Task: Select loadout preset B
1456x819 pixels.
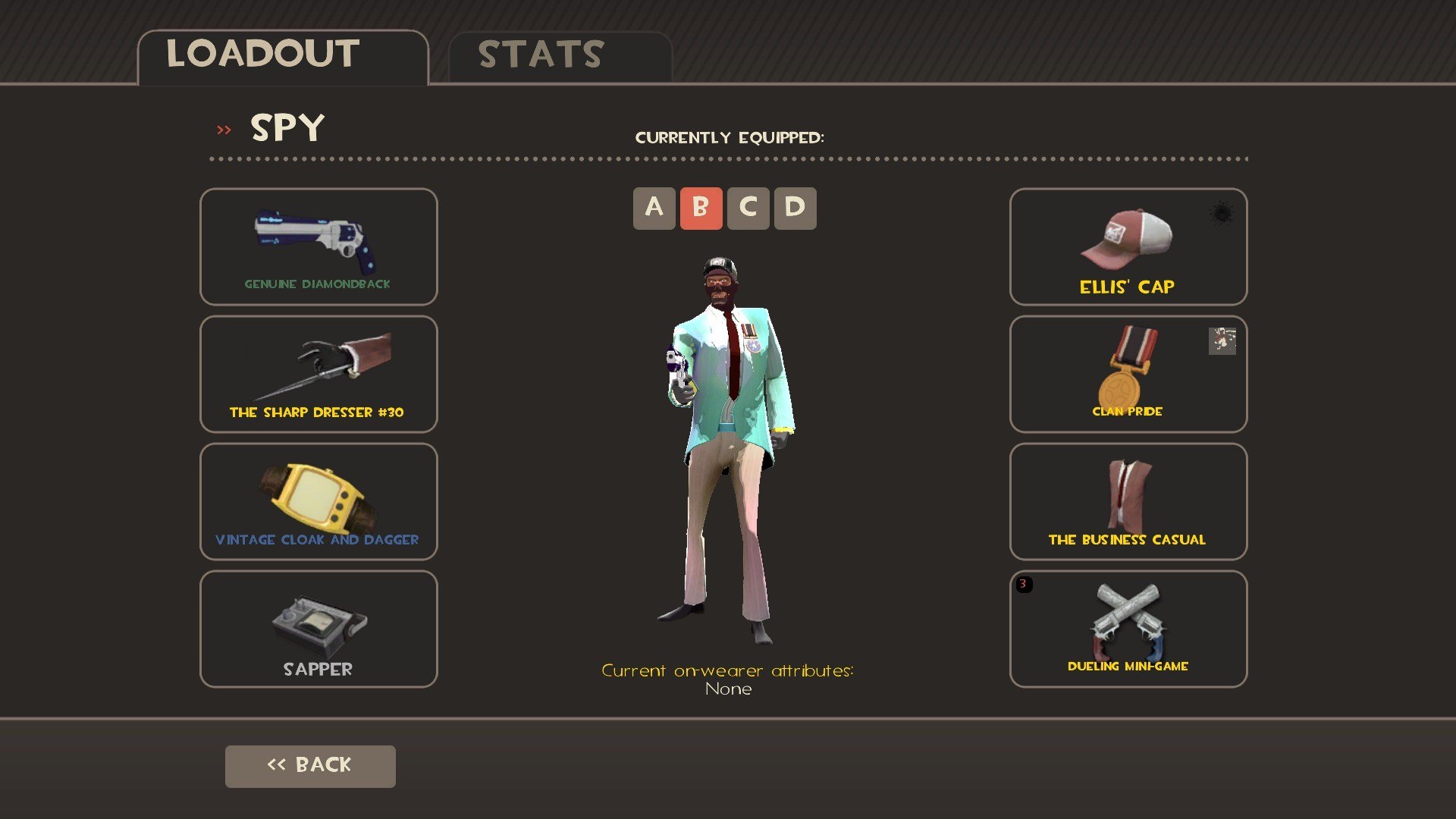Action: point(701,209)
